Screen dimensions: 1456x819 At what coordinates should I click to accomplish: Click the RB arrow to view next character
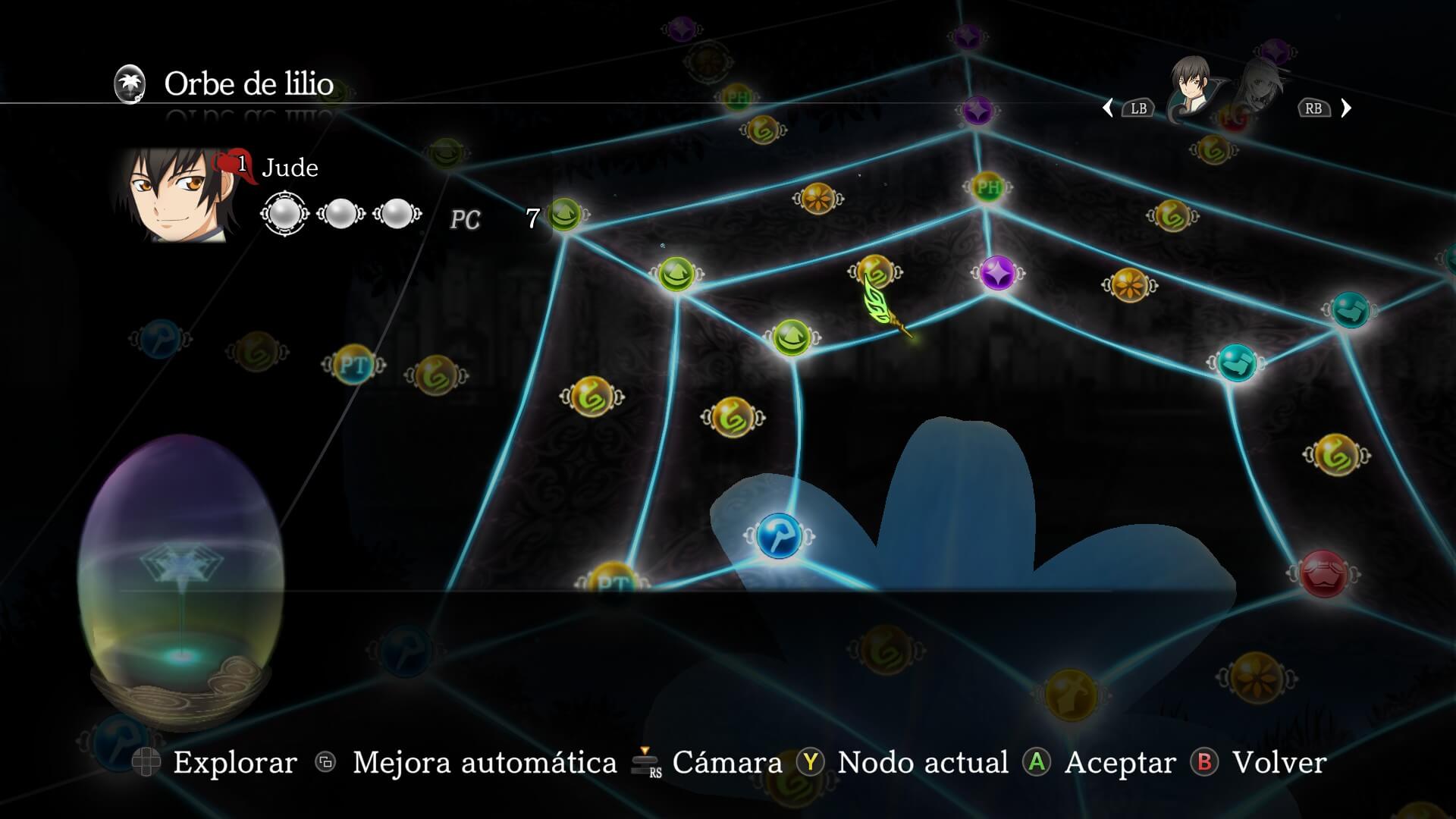click(x=1348, y=108)
